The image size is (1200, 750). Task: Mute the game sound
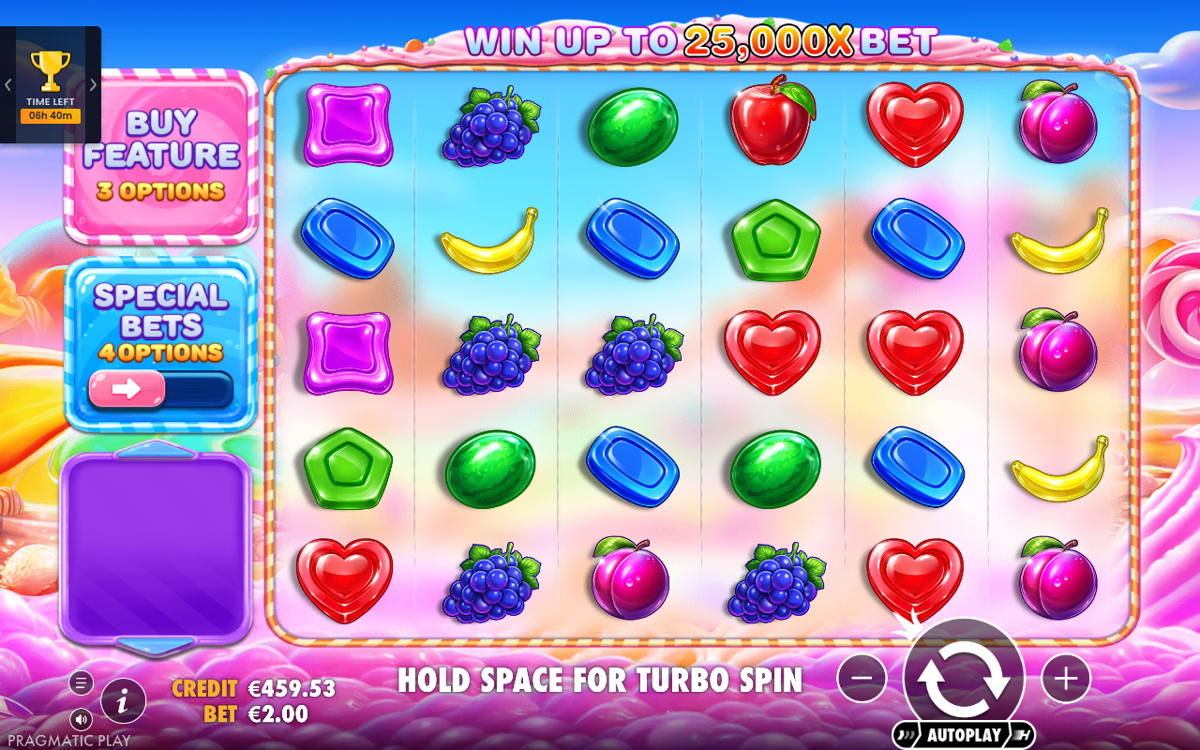tap(82, 719)
